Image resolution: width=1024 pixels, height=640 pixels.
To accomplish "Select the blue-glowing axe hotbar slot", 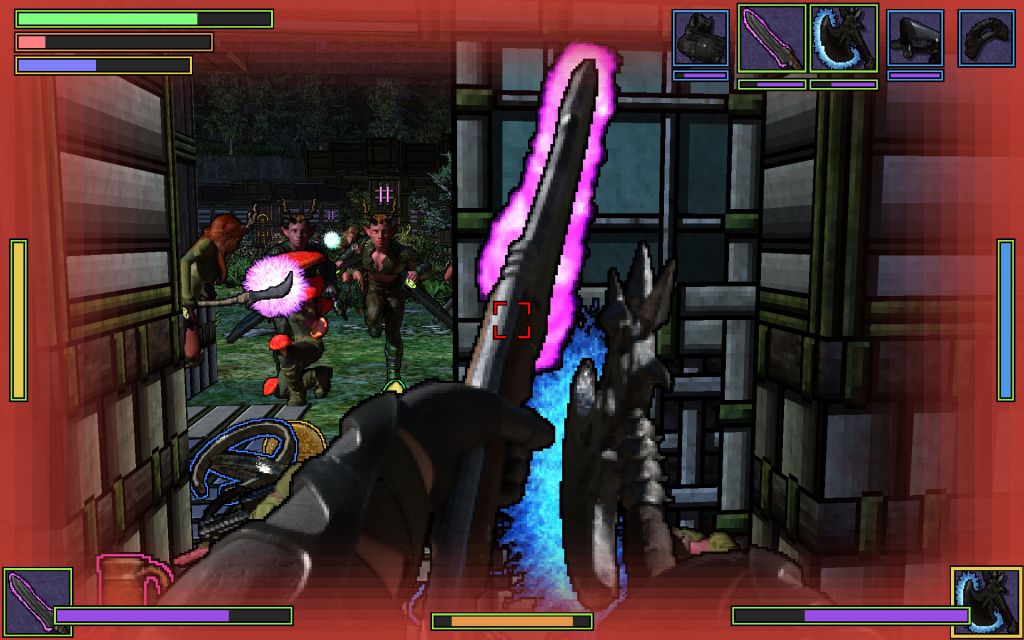I will pyautogui.click(x=844, y=38).
